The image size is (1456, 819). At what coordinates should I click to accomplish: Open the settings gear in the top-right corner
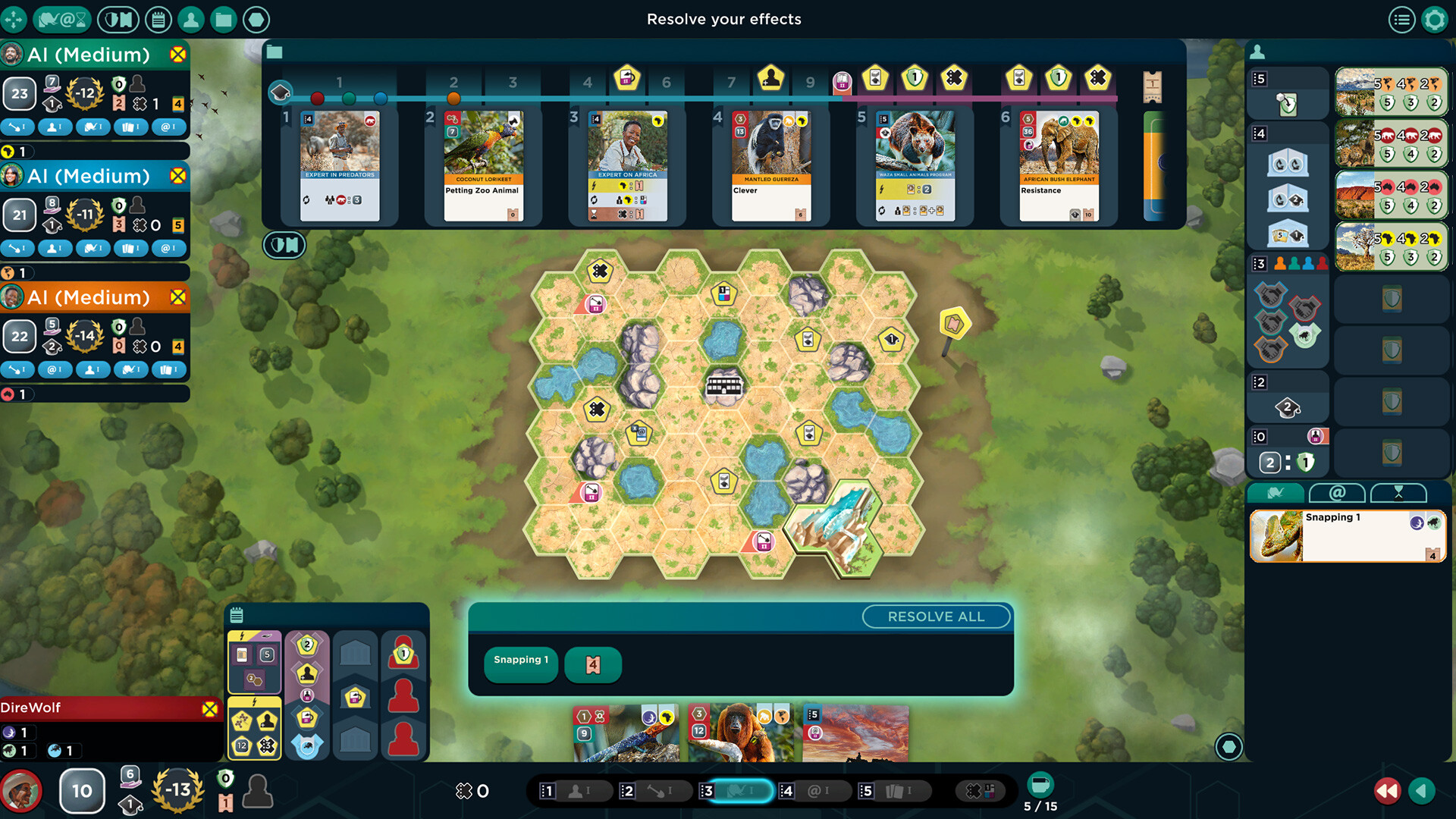point(1436,20)
